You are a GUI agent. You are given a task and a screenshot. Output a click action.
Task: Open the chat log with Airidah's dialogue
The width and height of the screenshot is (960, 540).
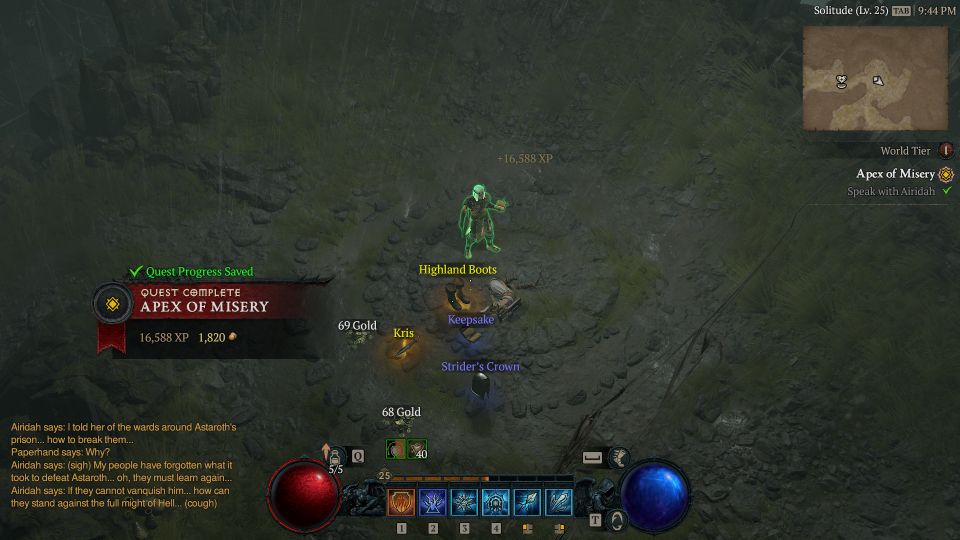point(124,465)
